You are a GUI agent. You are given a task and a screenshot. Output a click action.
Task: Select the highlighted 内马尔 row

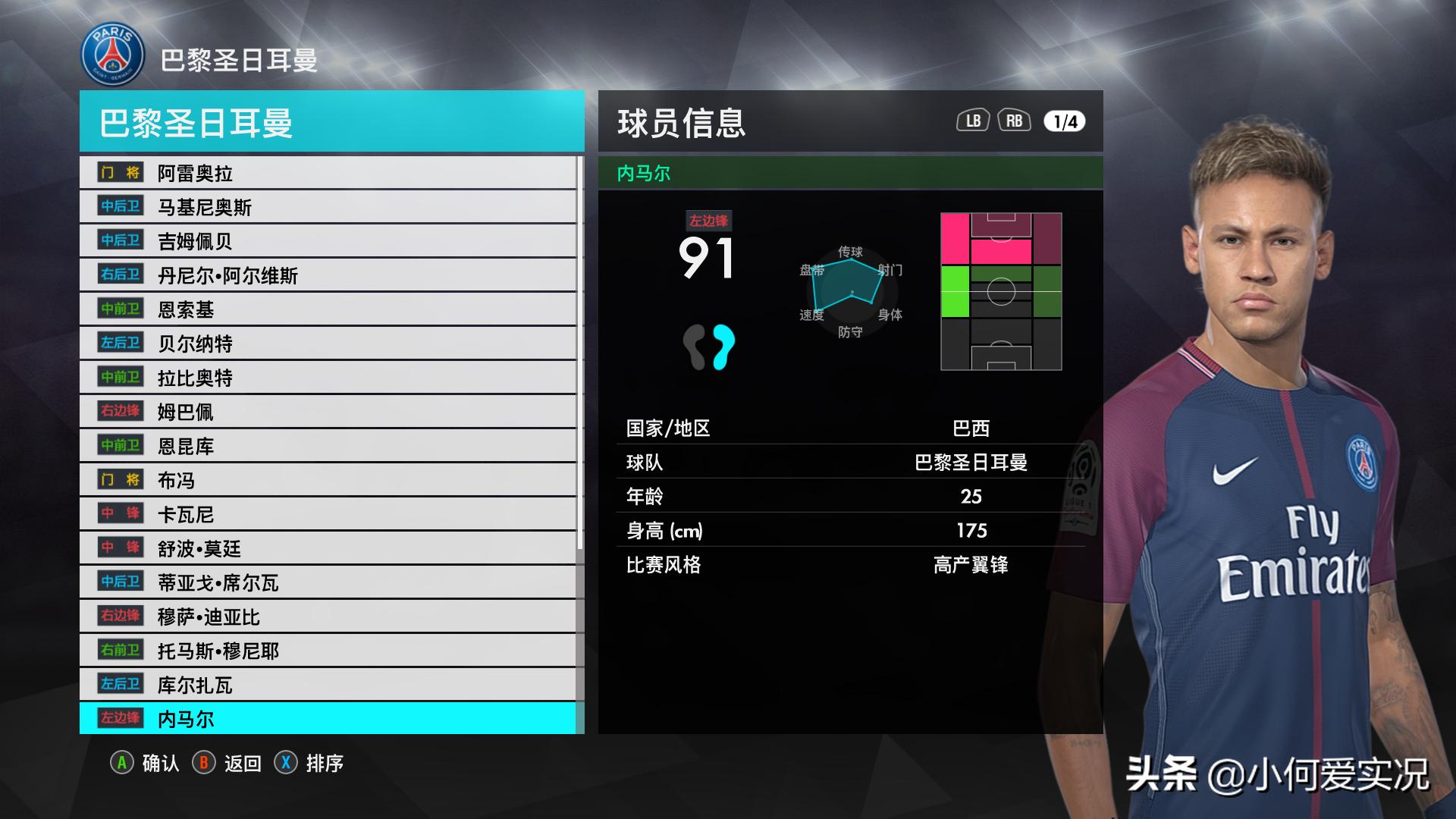[328, 719]
